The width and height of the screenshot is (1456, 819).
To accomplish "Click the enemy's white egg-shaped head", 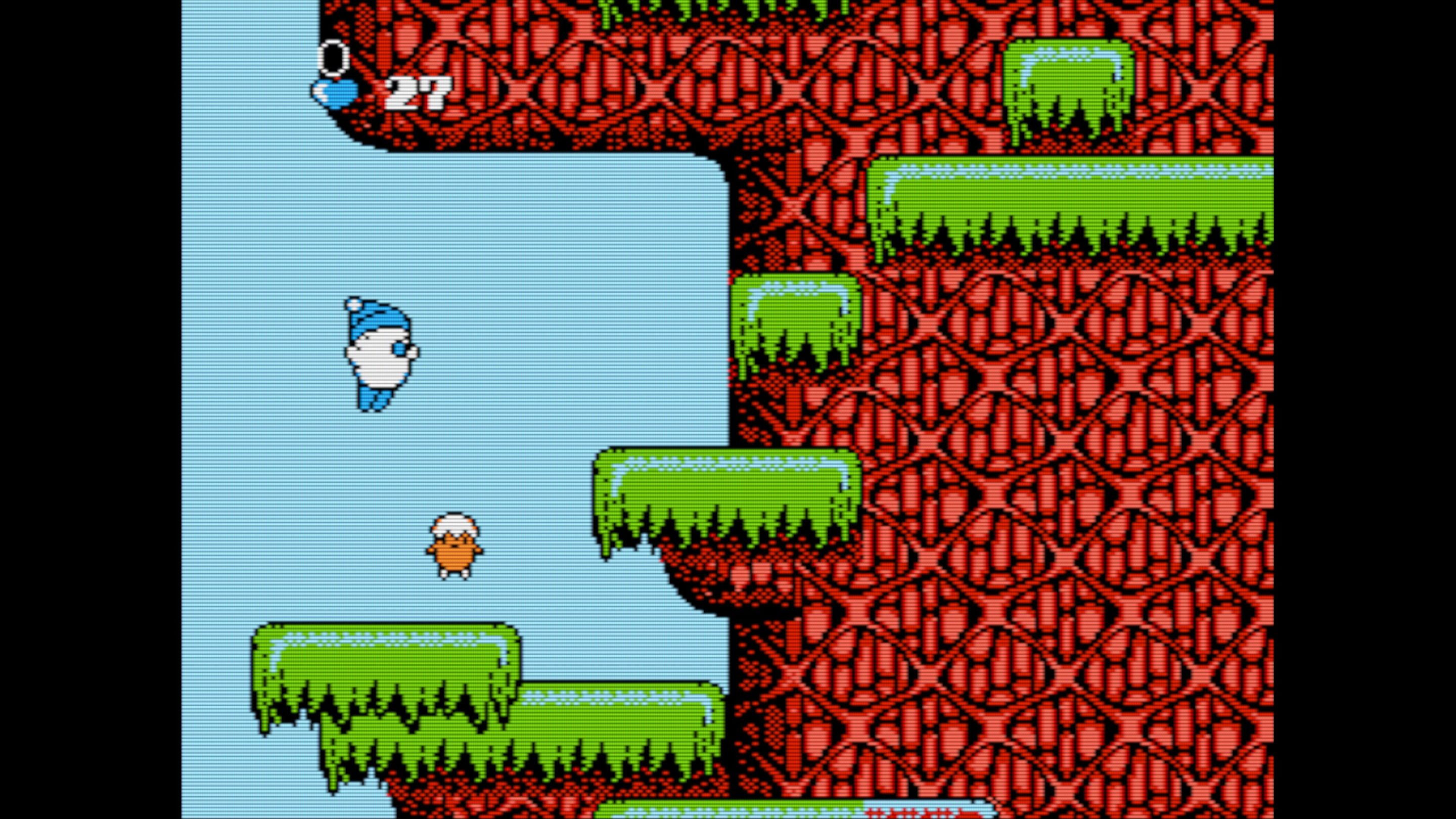I will [456, 526].
